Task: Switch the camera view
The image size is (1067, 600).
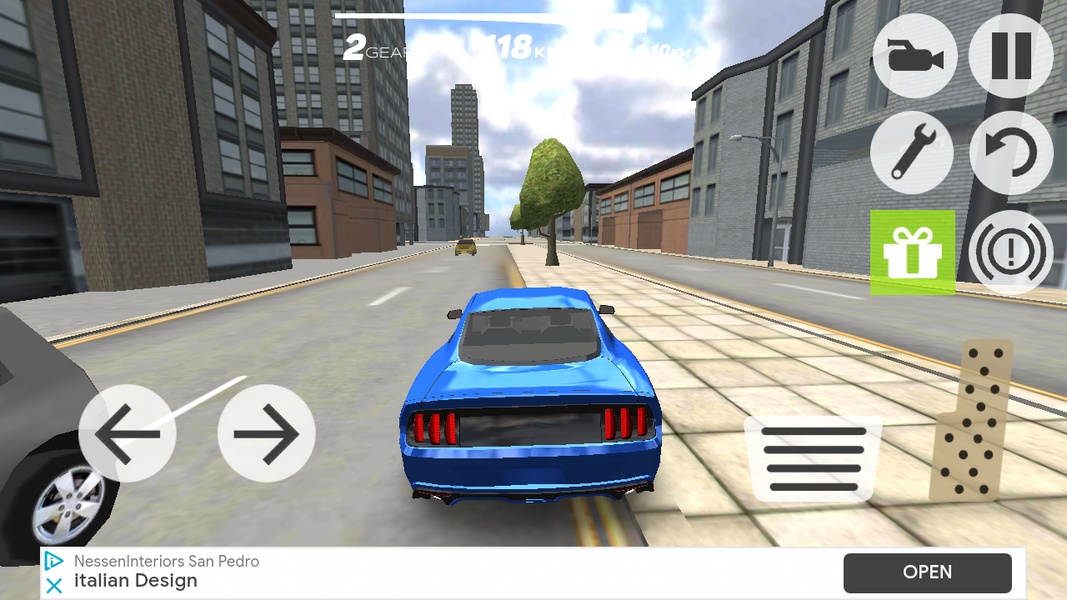Action: pos(914,57)
